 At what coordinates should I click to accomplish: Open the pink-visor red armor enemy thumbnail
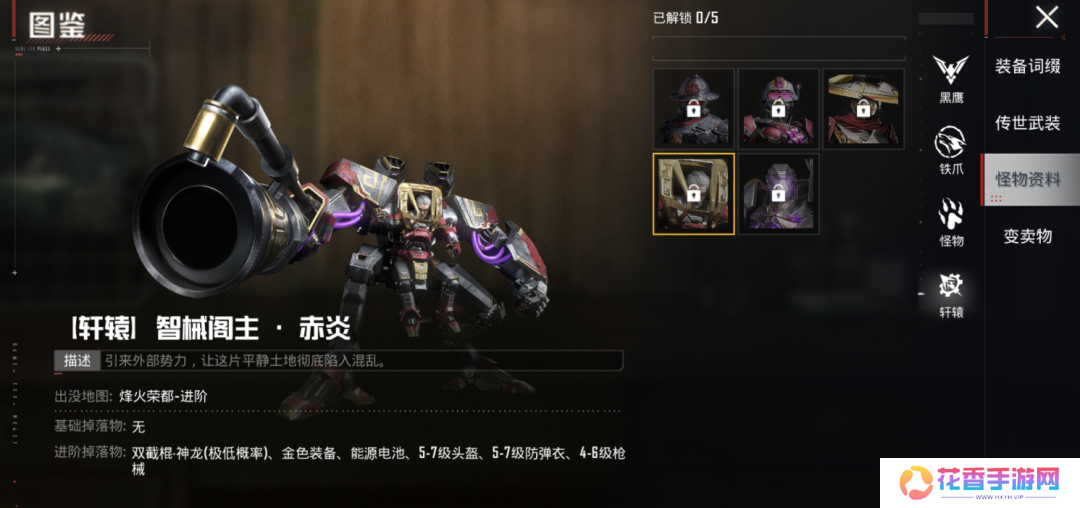(778, 109)
